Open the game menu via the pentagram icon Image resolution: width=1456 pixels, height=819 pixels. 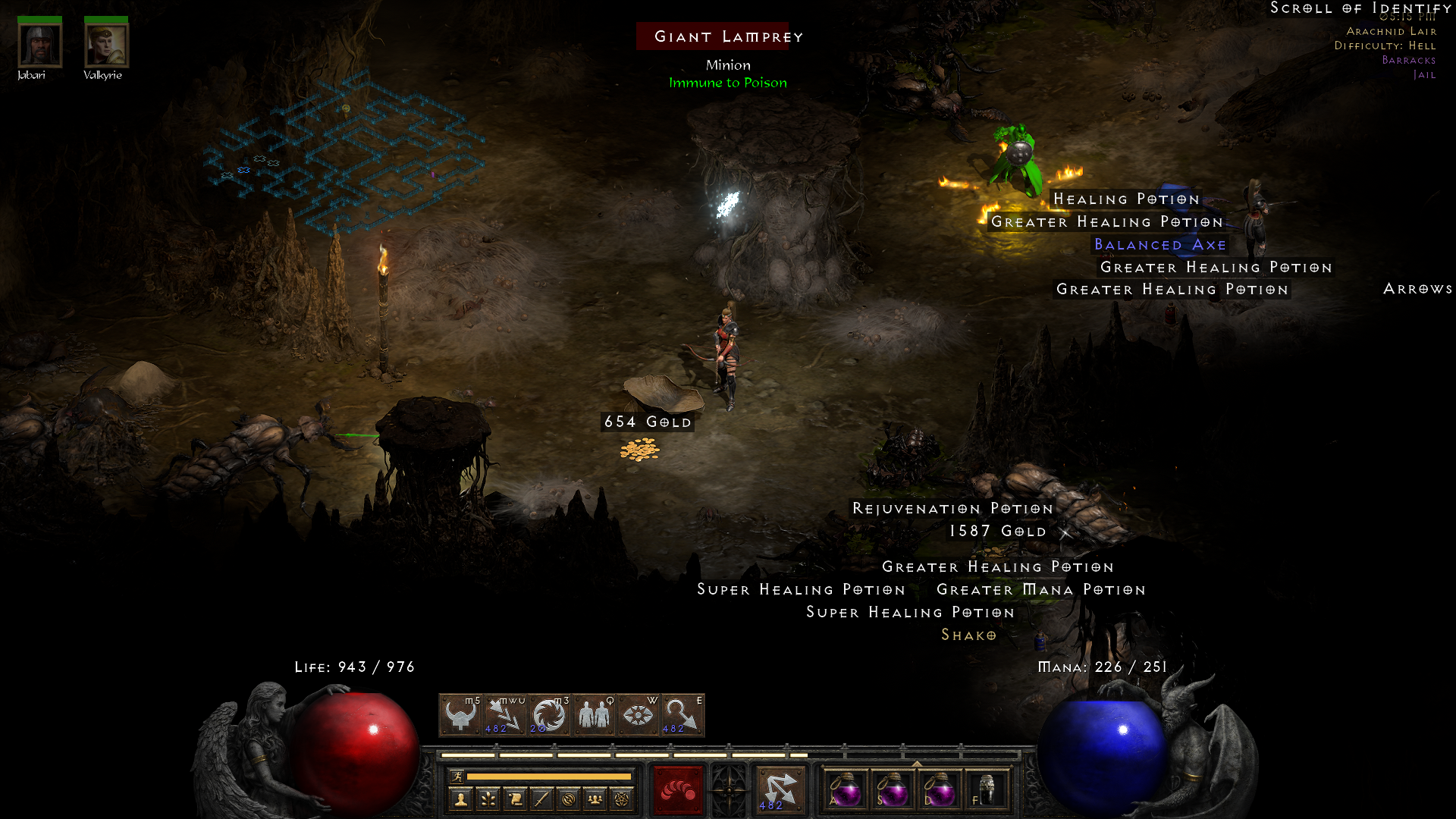click(623, 800)
